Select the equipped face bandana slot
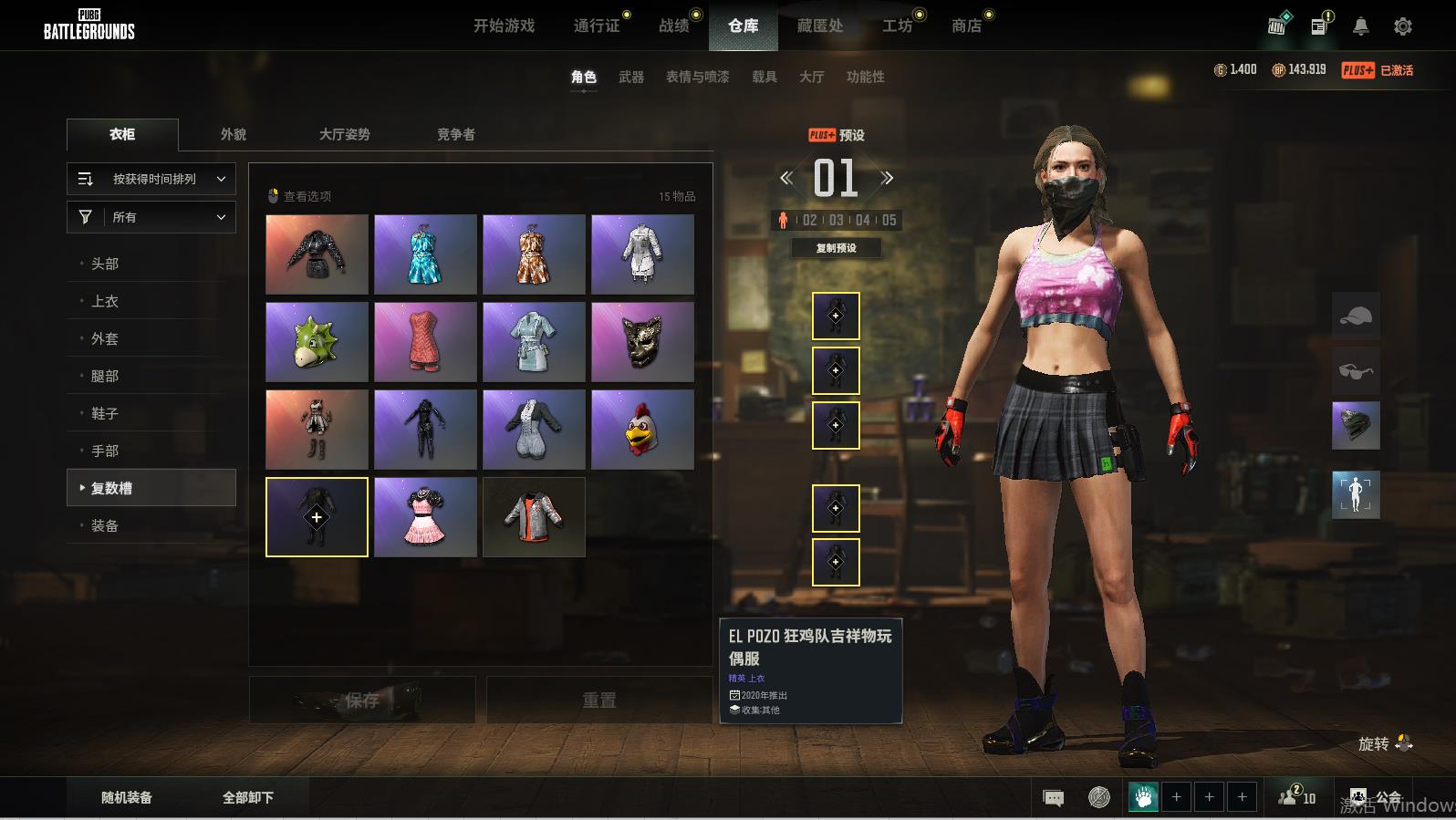Viewport: 1456px width, 820px height. click(x=1356, y=426)
